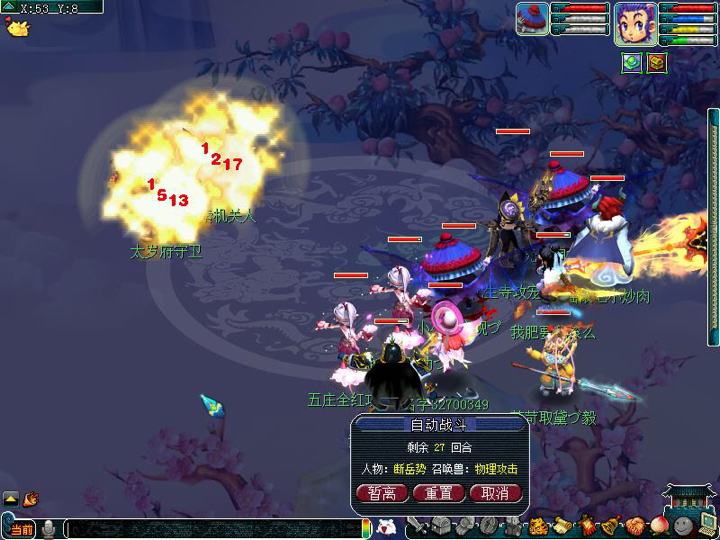Click the red banner guild icon

coord(585,527)
